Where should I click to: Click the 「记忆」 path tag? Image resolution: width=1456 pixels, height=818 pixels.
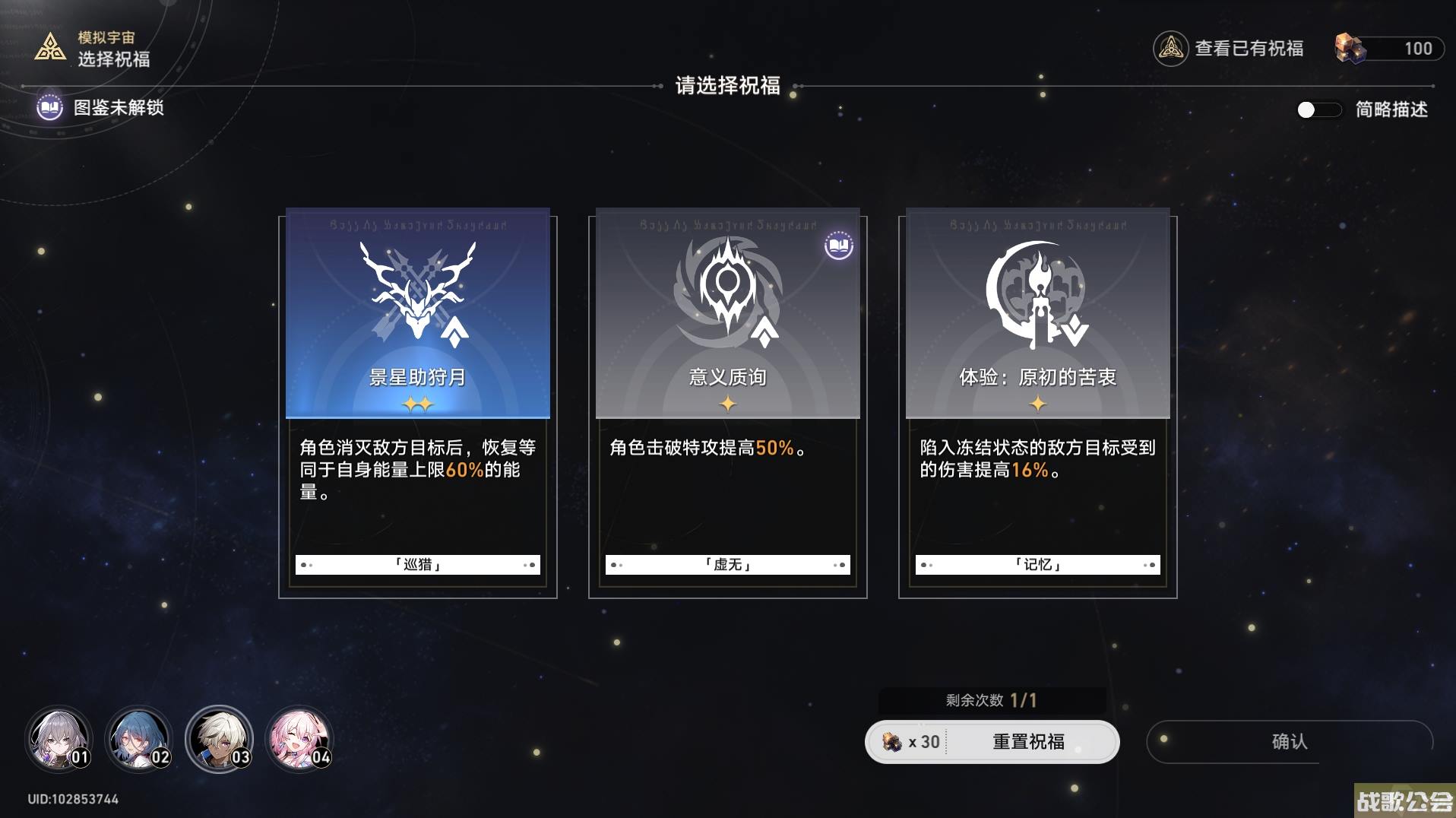click(1036, 564)
